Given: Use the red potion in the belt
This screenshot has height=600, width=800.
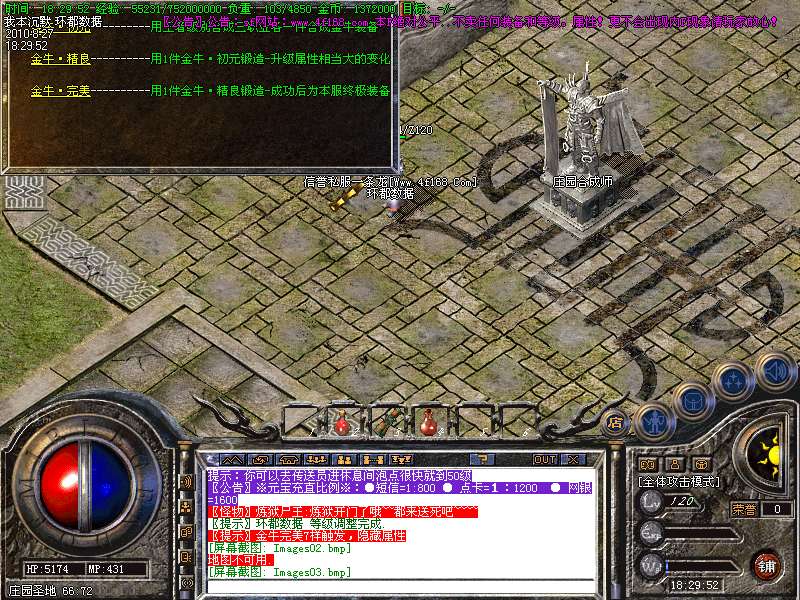Looking at the screenshot, I should tap(341, 422).
